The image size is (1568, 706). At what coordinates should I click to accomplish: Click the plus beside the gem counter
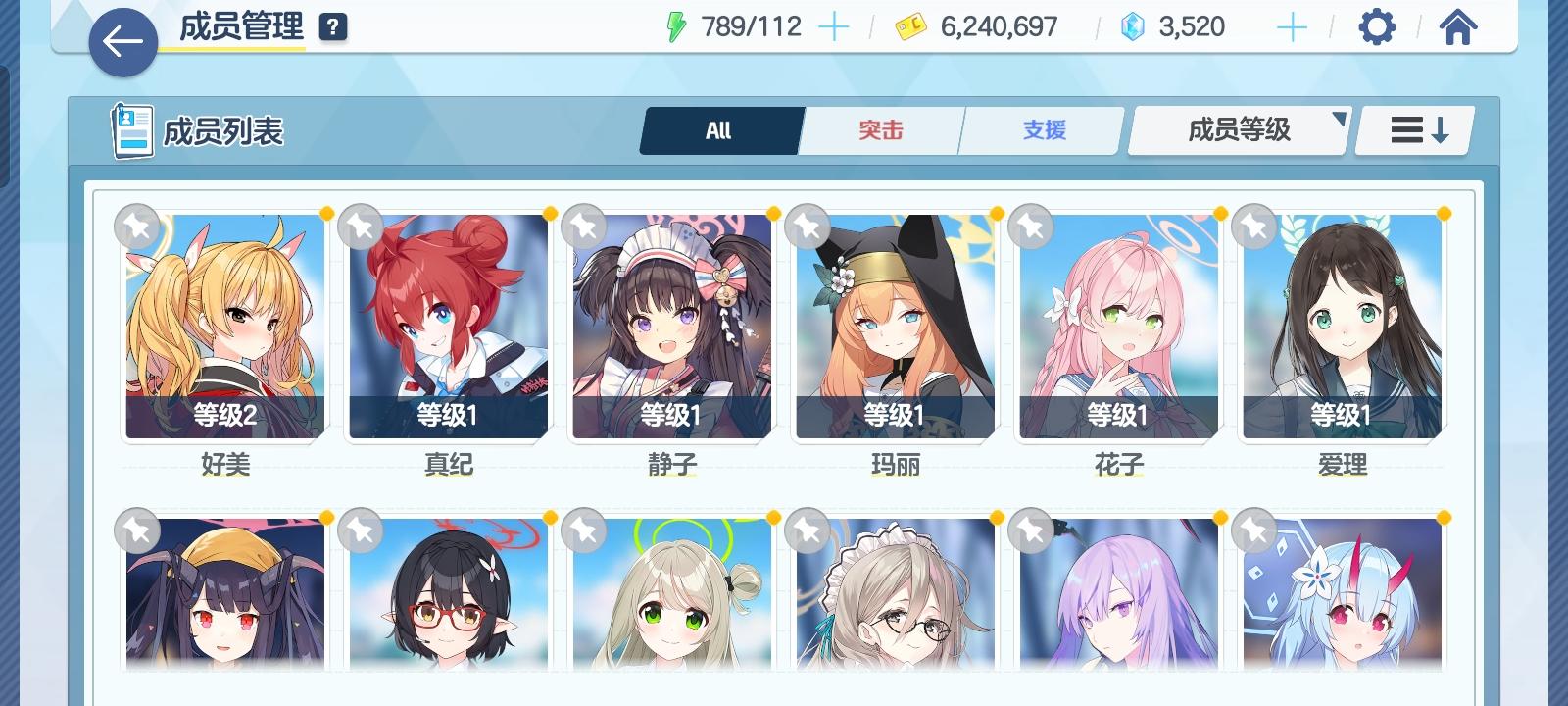[1292, 26]
